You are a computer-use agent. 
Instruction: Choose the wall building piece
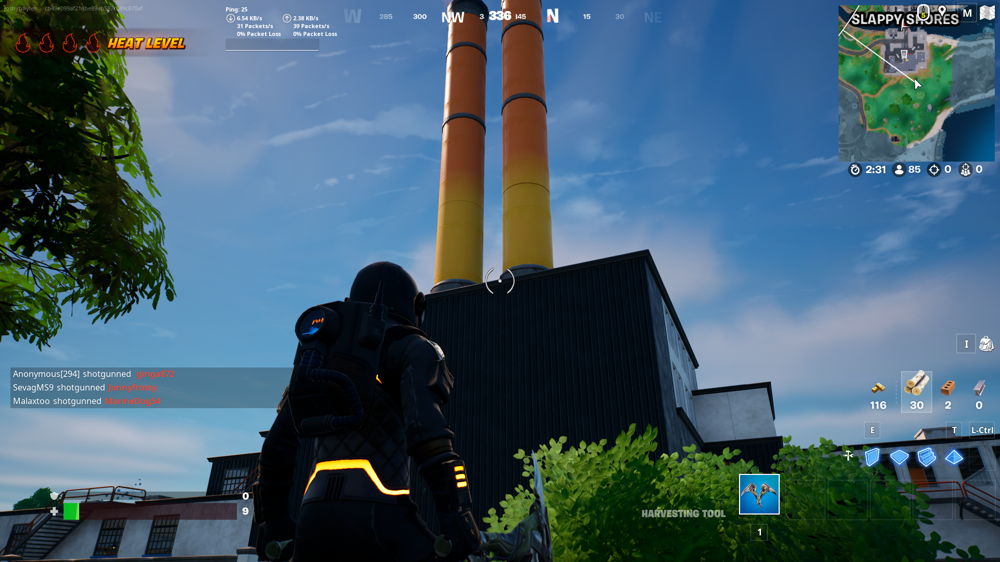872,457
